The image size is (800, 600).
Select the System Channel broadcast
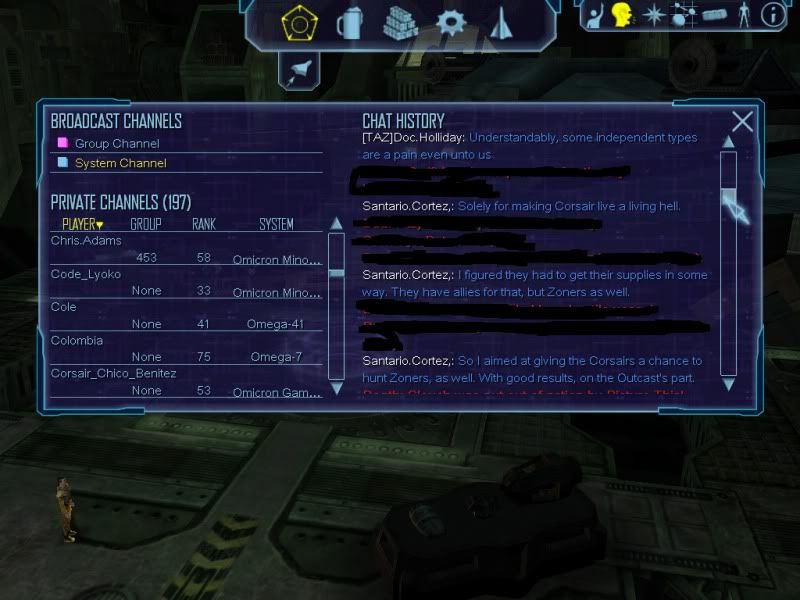point(120,162)
